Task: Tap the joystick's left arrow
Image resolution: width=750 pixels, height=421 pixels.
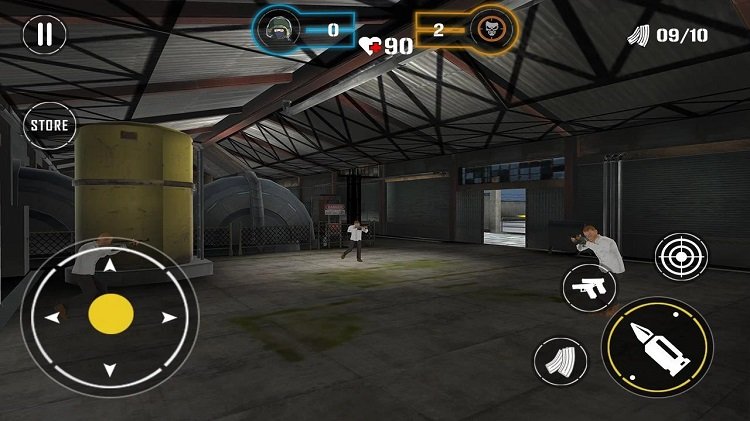Action: coord(53,317)
